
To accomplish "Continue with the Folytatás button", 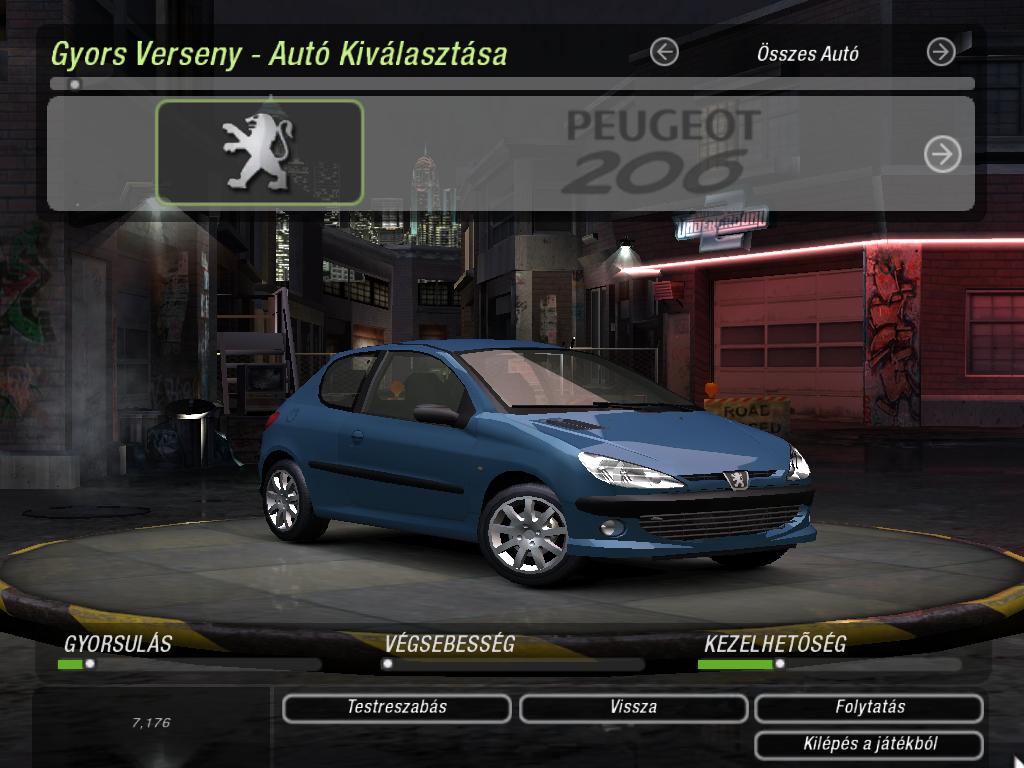I will pyautogui.click(x=869, y=708).
